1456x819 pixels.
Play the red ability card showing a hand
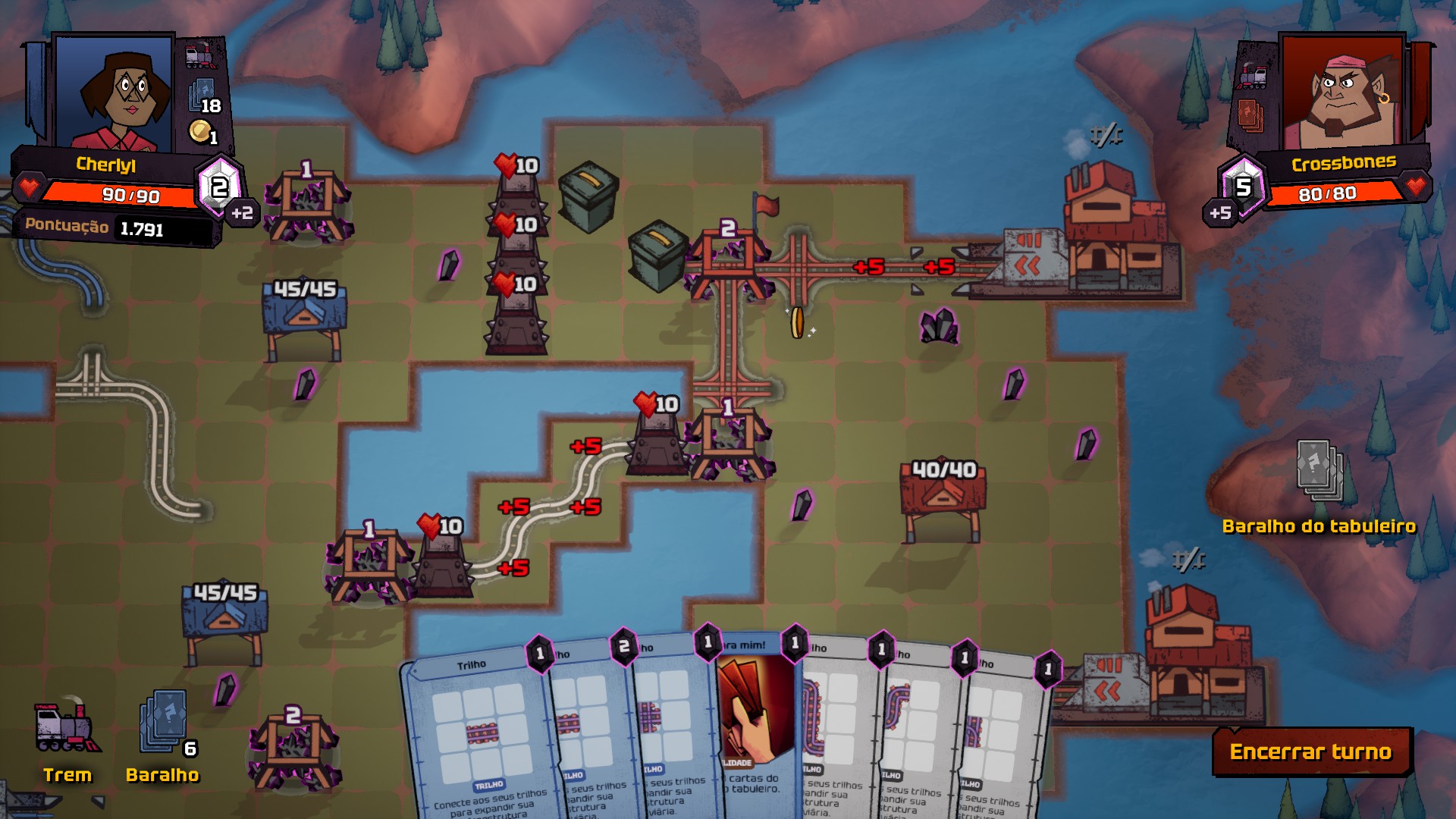tap(755, 713)
